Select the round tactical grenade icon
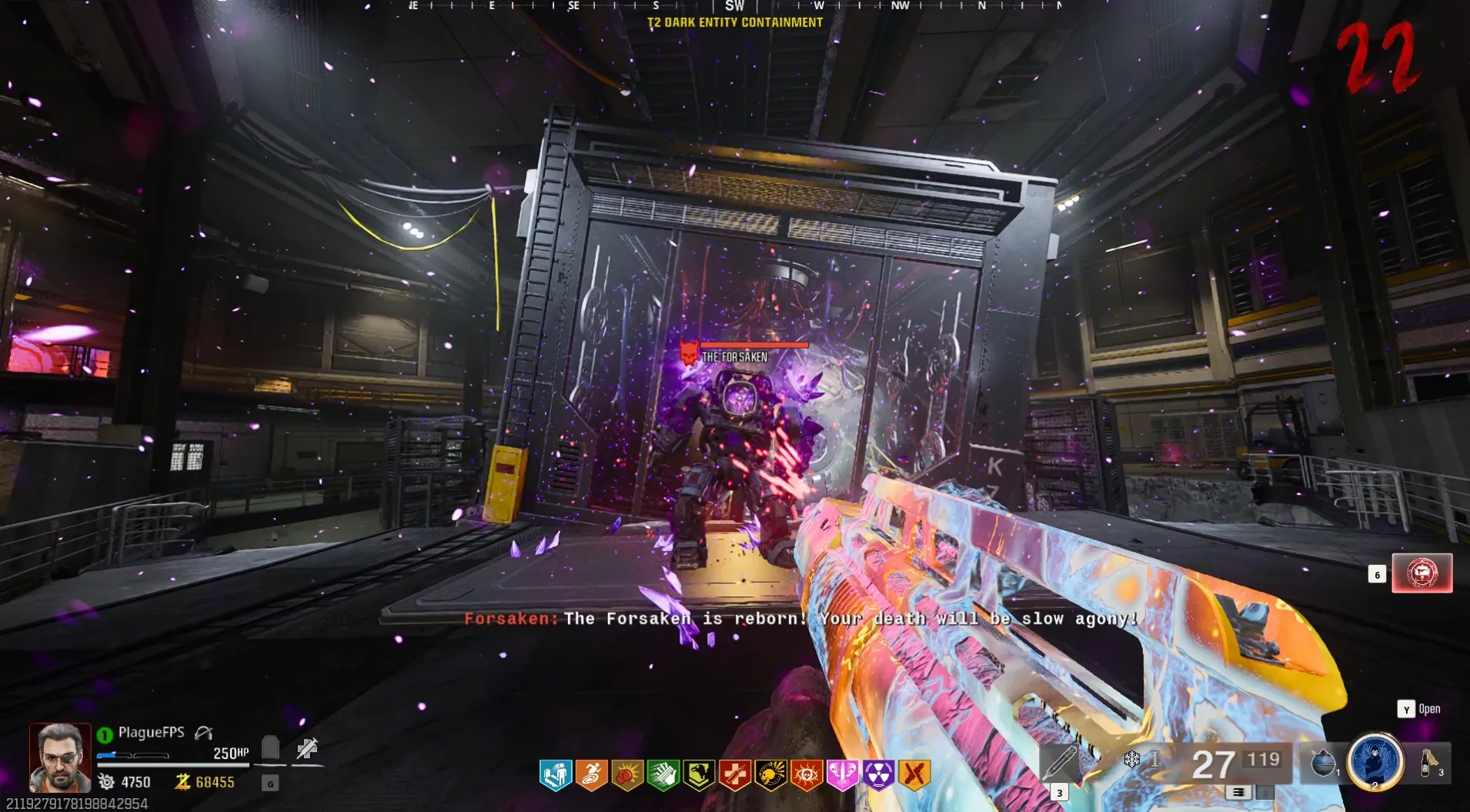Viewport: 1470px width, 812px height. click(1322, 762)
